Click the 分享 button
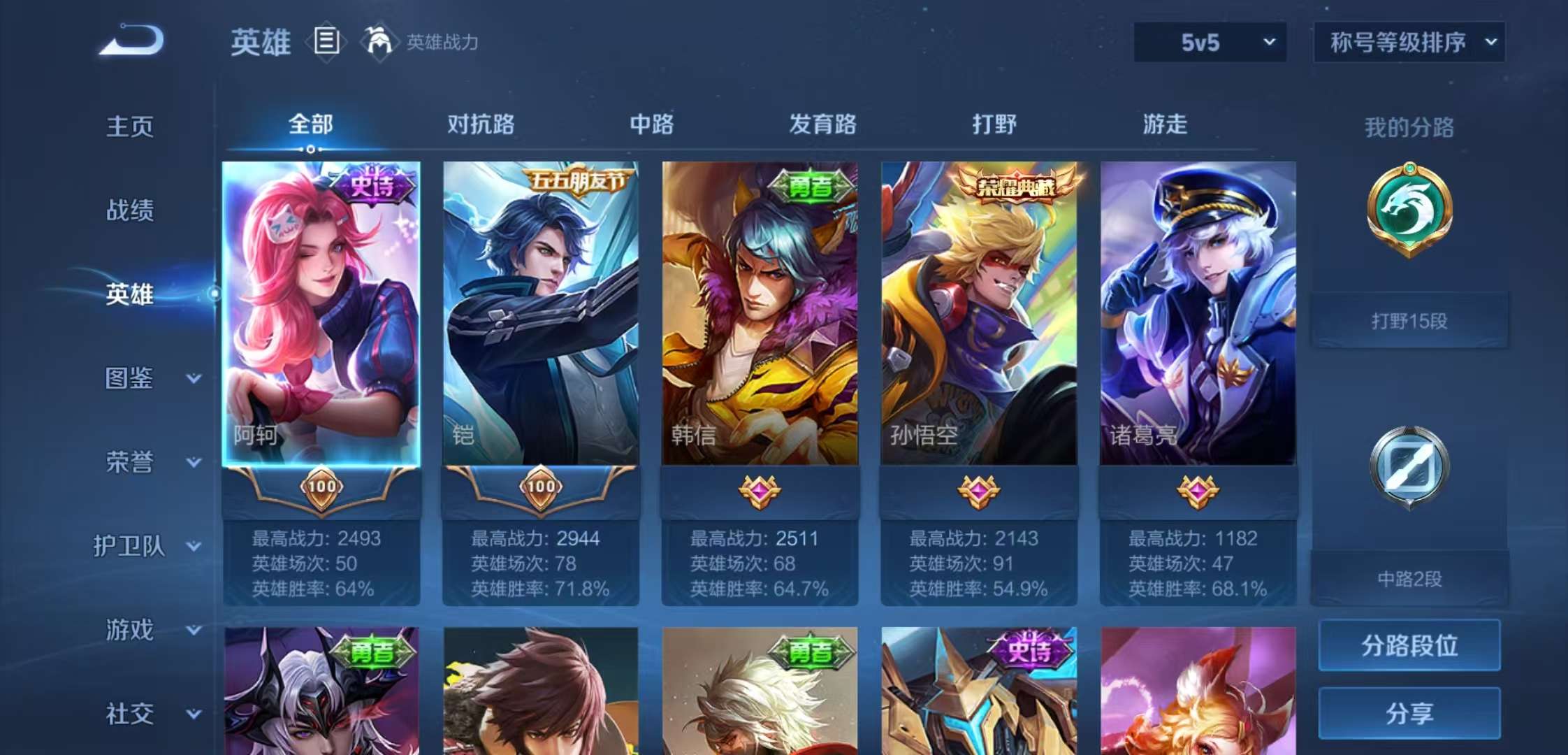Viewport: 1568px width, 755px height. pos(1408,714)
